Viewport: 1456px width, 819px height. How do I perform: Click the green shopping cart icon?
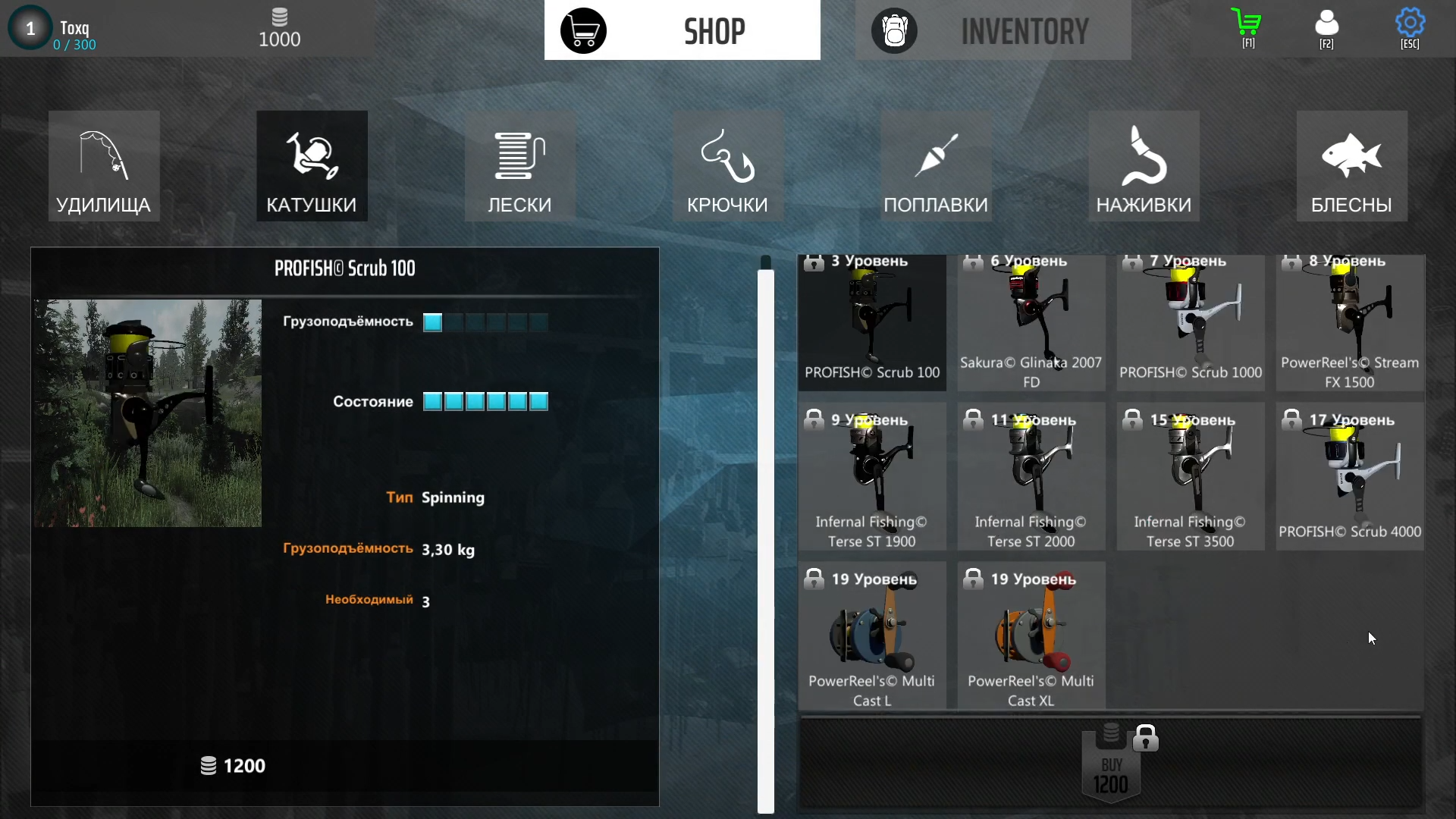[1247, 27]
